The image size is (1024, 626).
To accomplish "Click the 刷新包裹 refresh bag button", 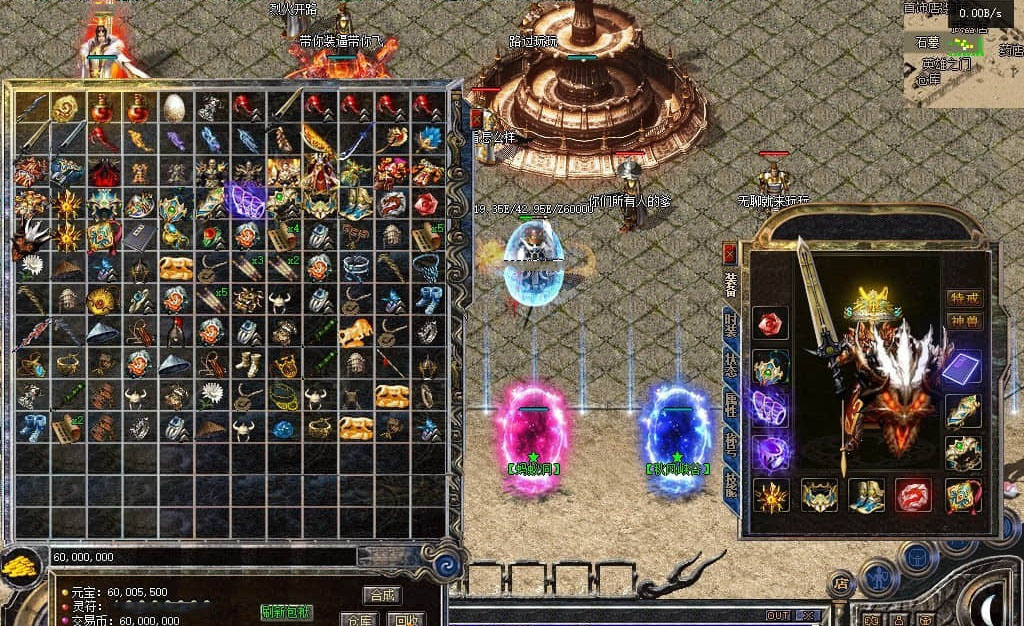I will [x=286, y=612].
